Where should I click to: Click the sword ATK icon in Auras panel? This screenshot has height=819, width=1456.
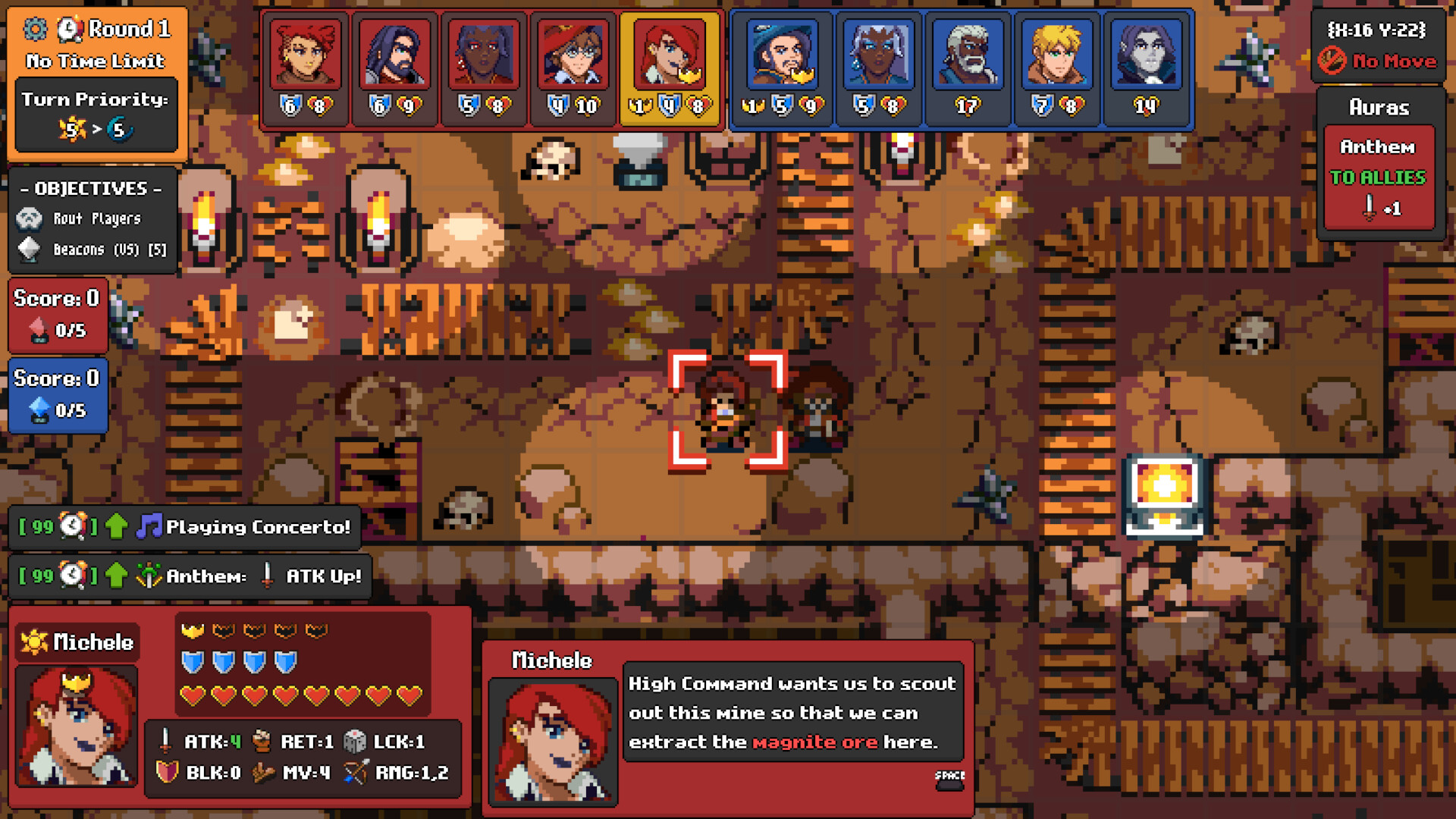pyautogui.click(x=1370, y=207)
